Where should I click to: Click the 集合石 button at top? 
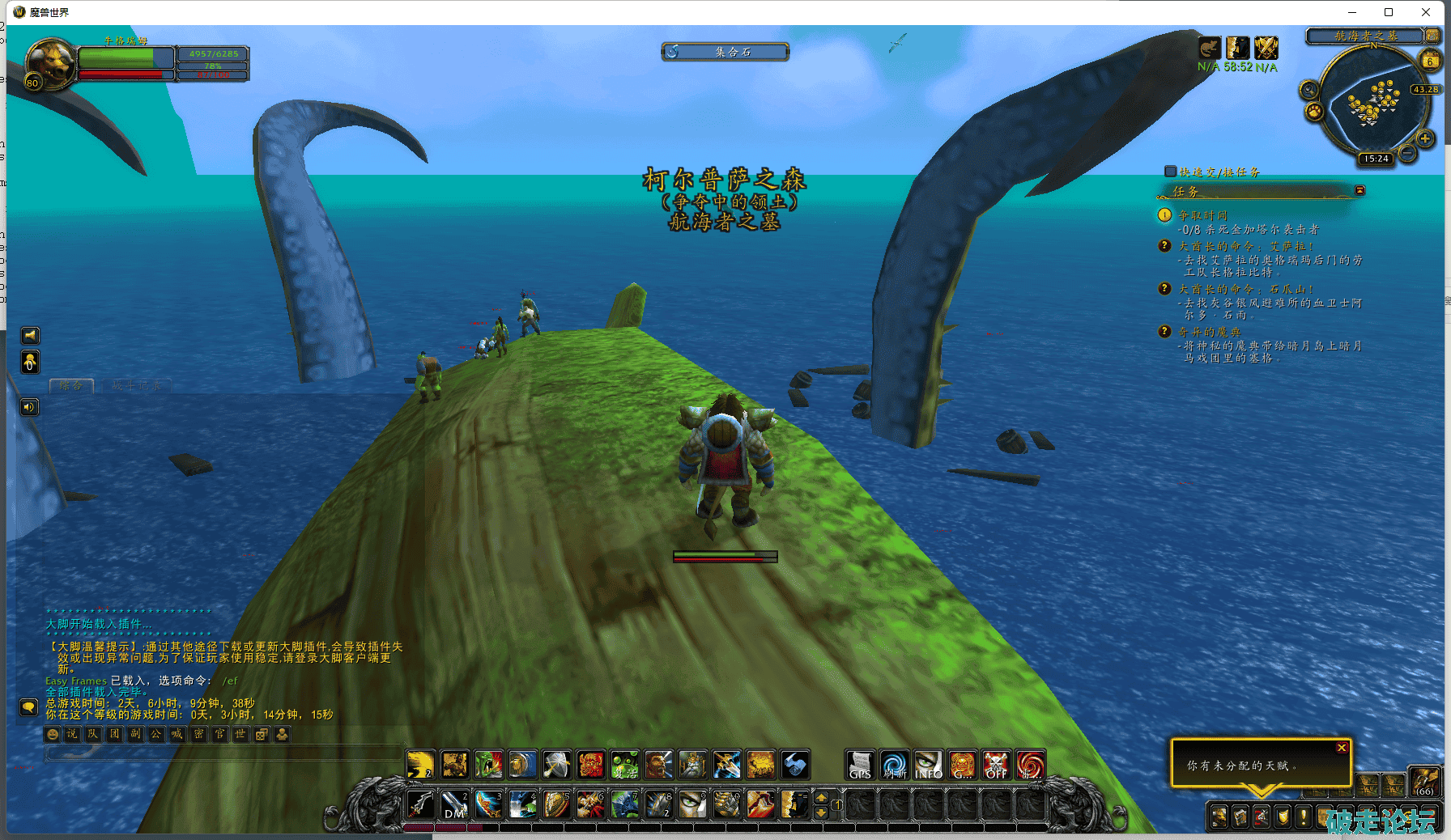coord(725,52)
